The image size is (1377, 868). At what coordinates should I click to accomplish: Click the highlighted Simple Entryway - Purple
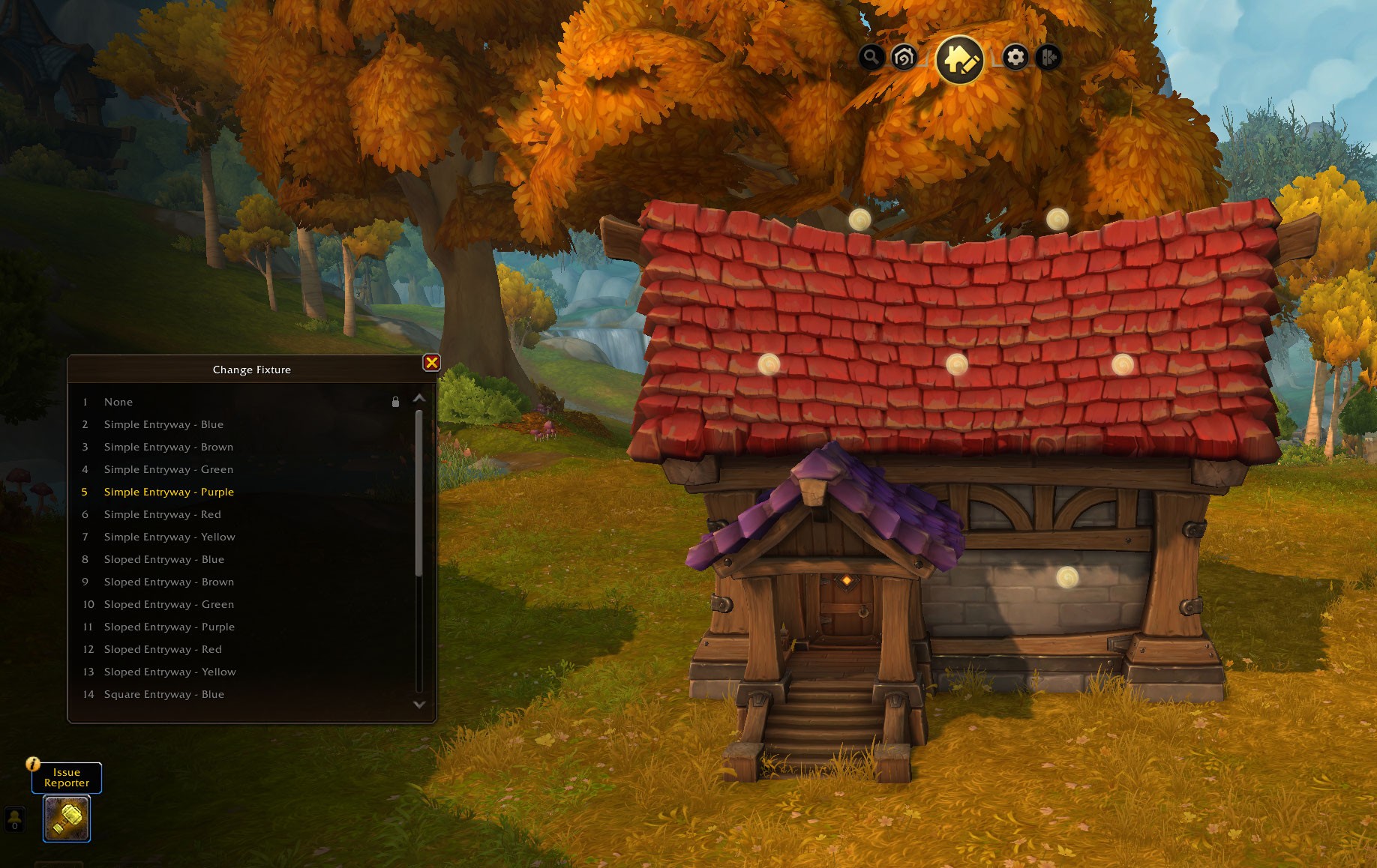click(x=169, y=492)
